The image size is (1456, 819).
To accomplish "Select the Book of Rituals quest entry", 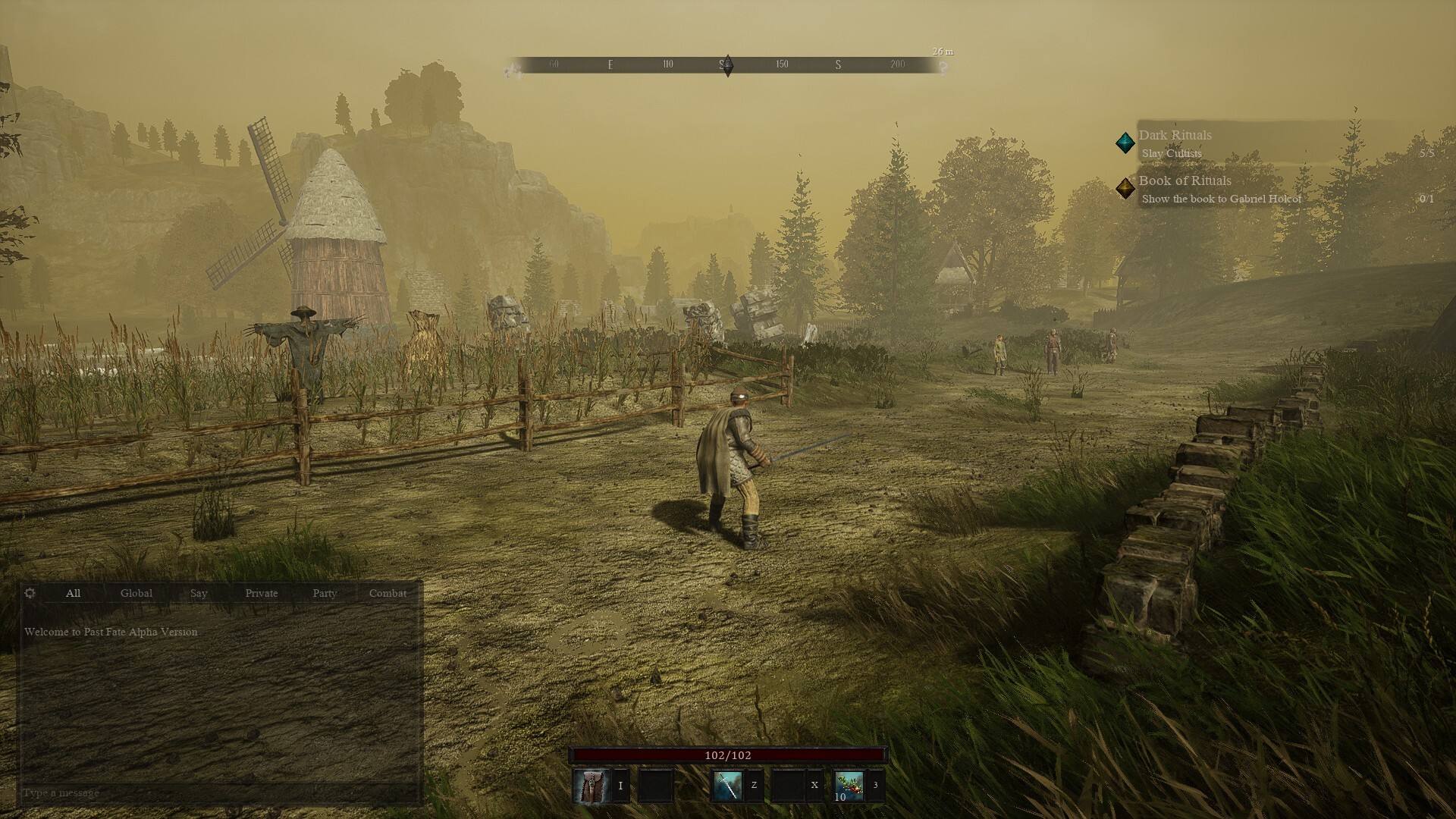I will [1185, 181].
